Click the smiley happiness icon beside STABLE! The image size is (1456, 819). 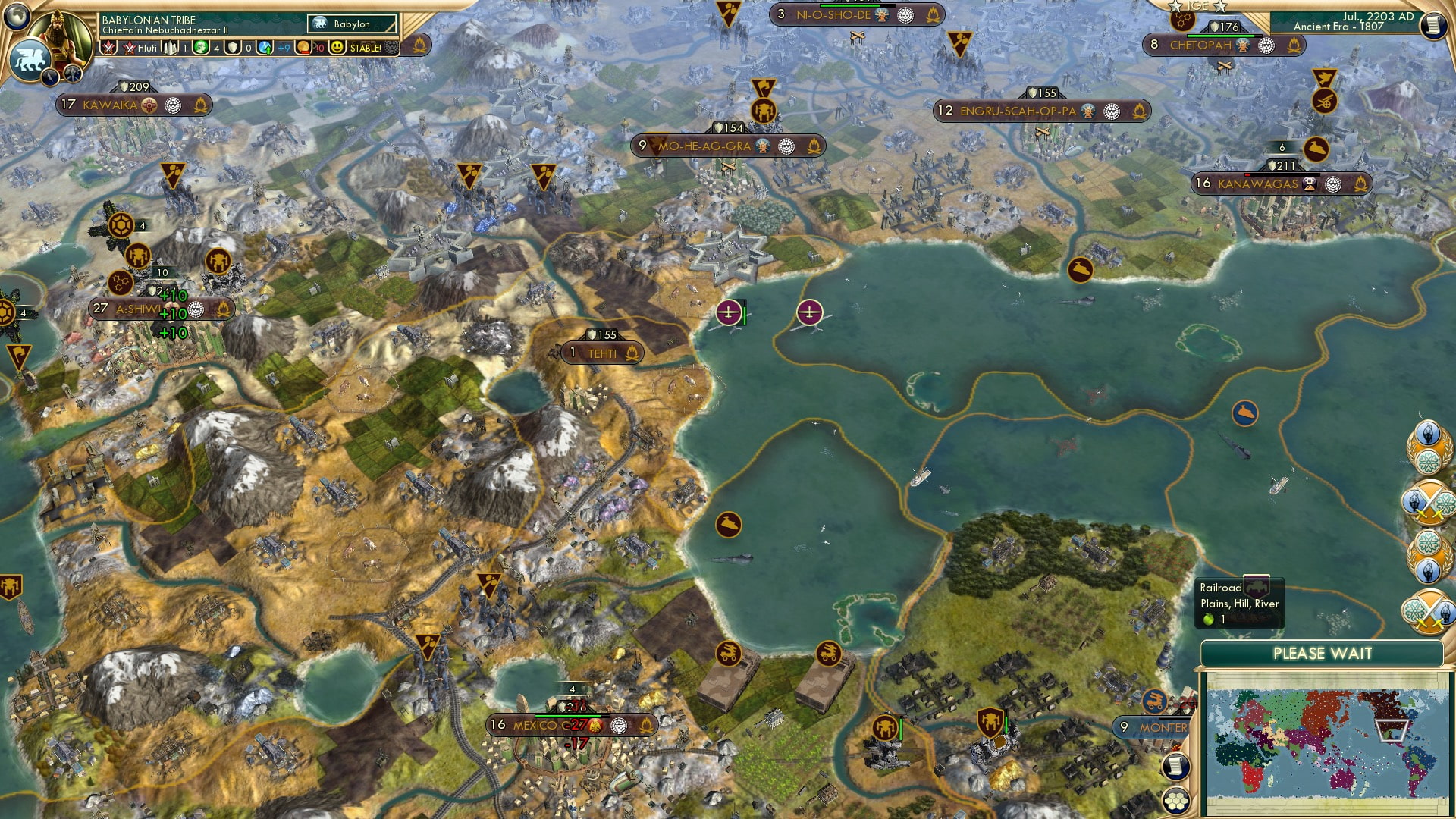(337, 47)
